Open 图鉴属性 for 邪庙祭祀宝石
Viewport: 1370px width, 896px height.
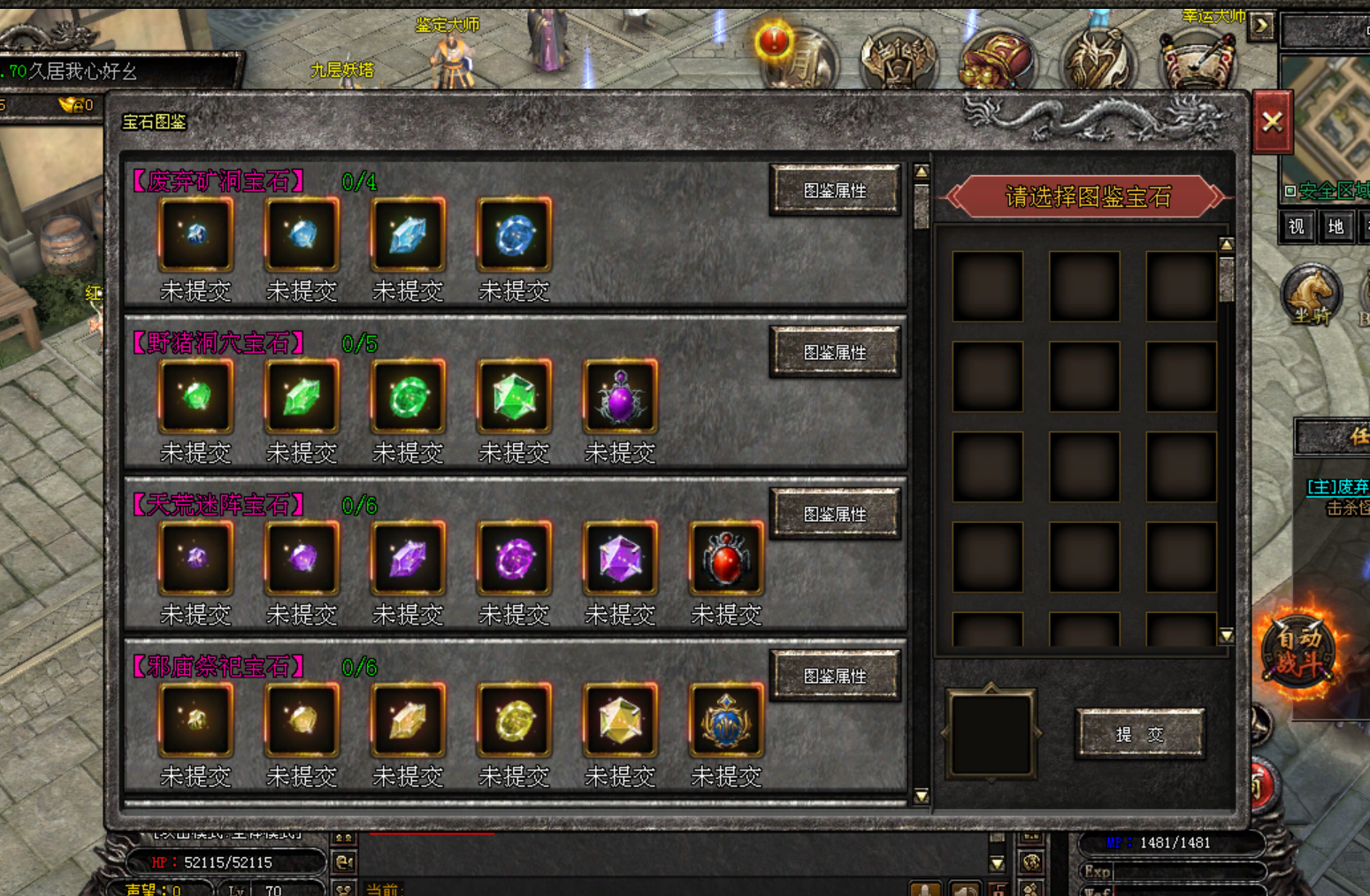pos(835,676)
